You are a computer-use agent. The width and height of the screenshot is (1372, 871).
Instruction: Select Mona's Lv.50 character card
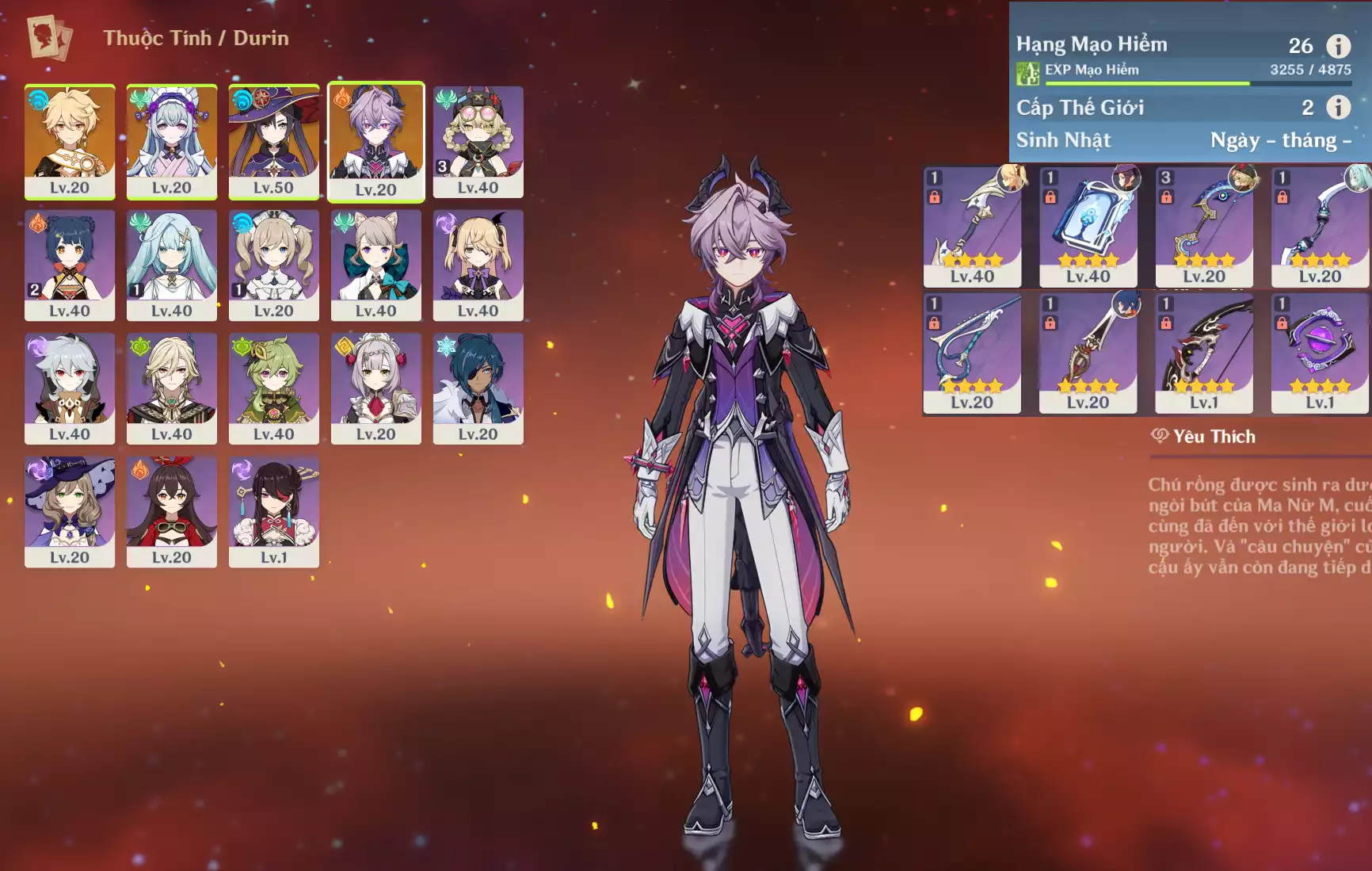click(273, 141)
